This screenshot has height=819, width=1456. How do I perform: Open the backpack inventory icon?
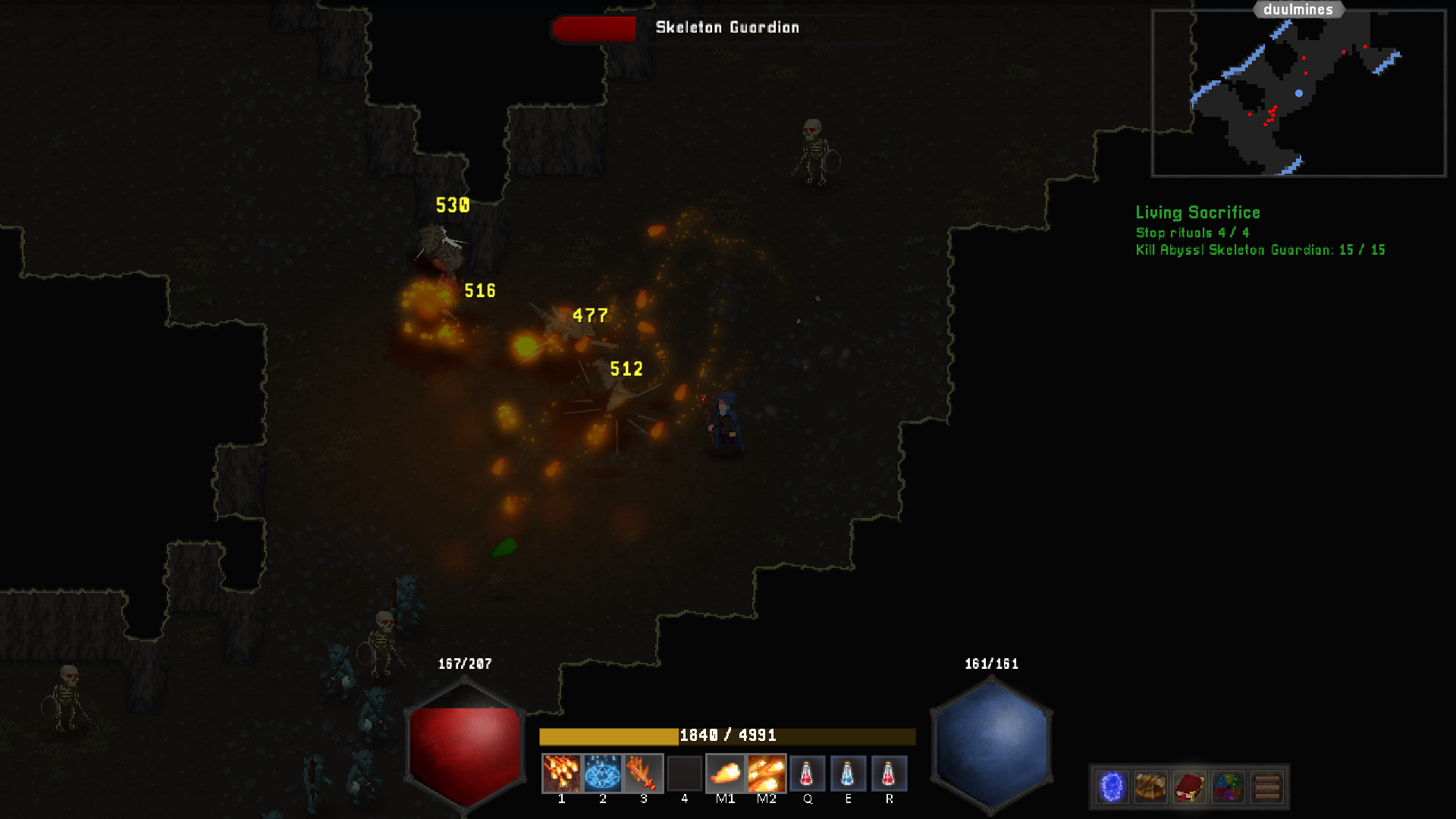(x=1150, y=786)
